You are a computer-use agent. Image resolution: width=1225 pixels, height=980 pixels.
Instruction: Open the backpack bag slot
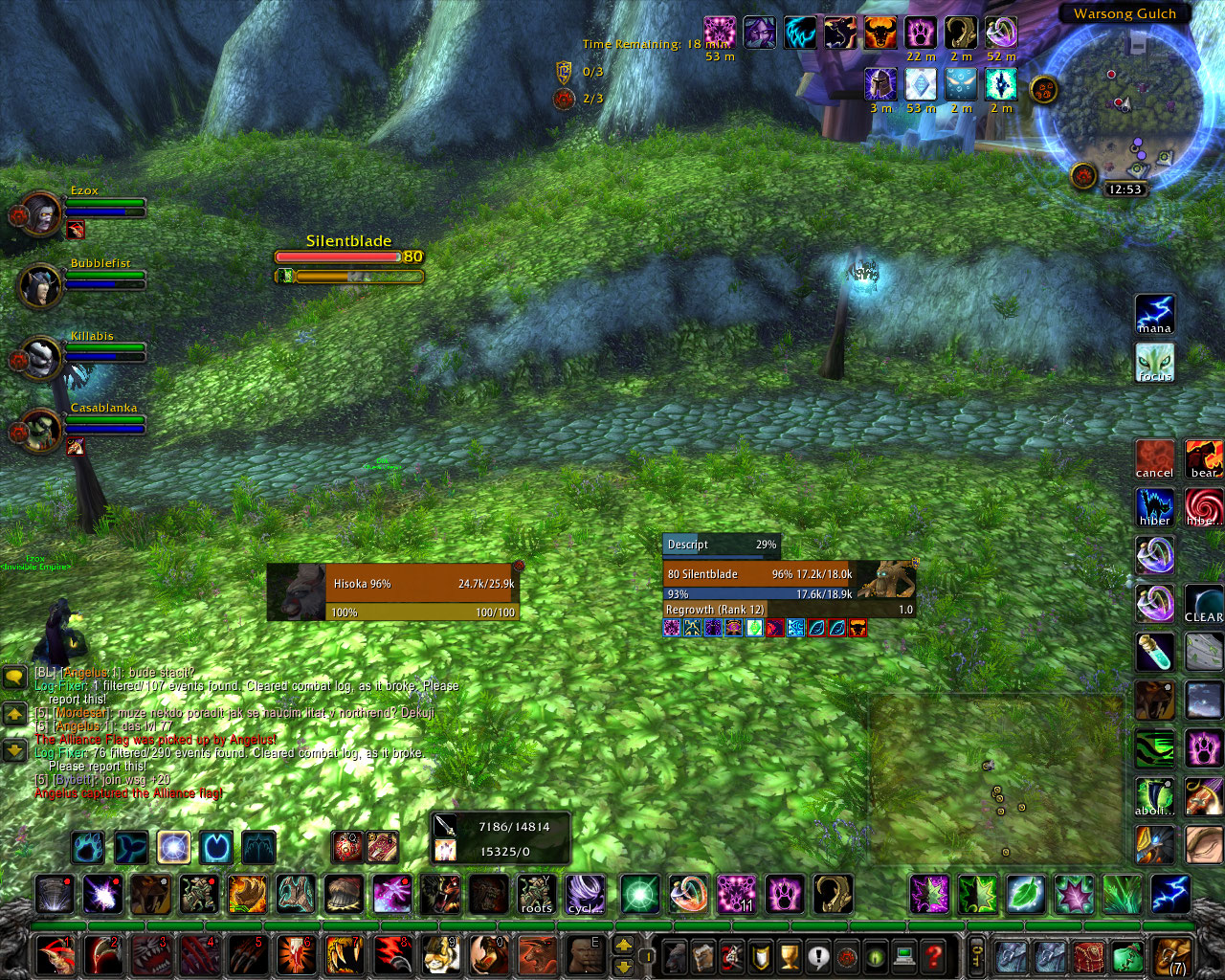coord(1171,955)
